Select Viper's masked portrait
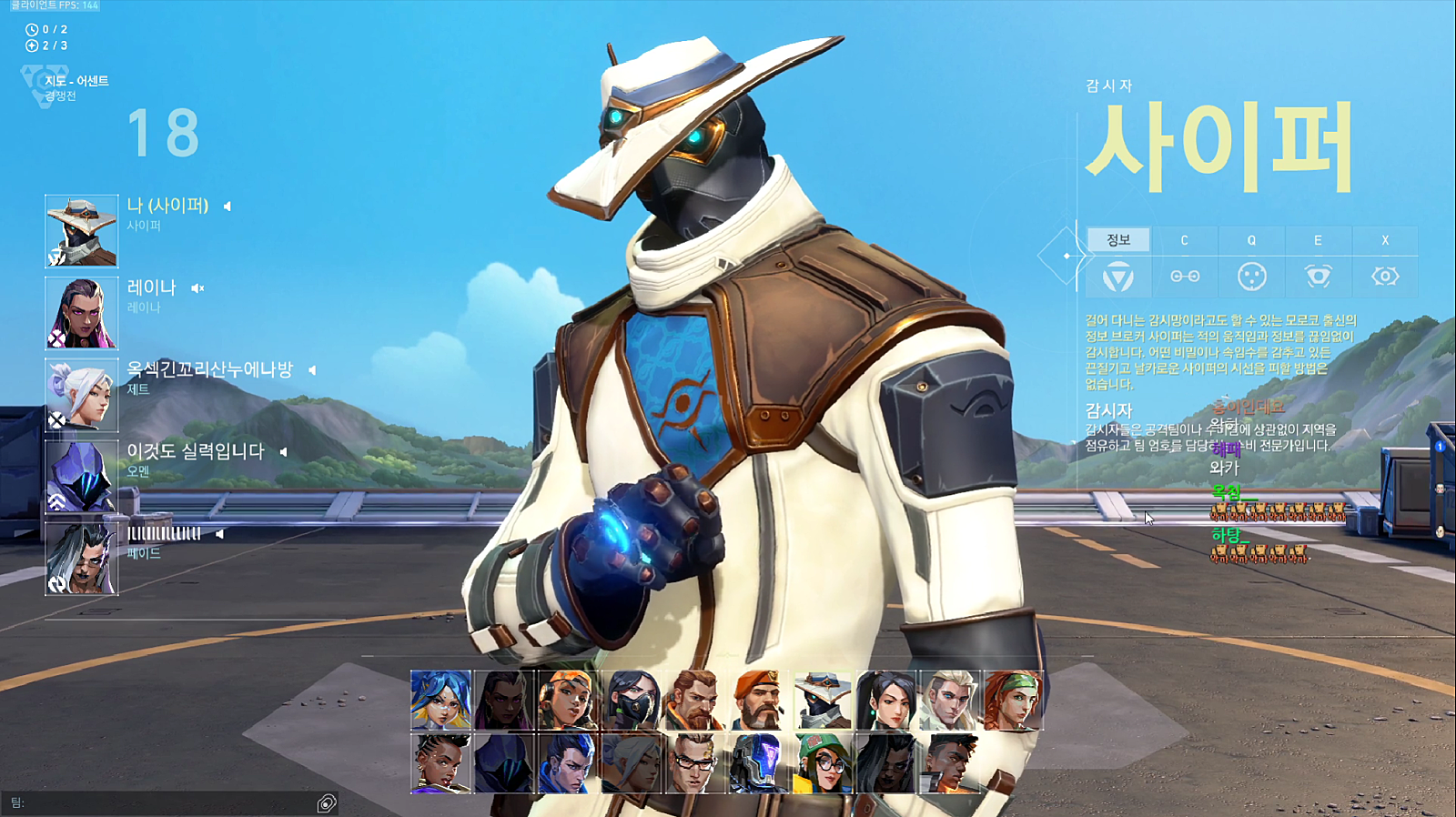This screenshot has height=817, width=1456. pyautogui.click(x=632, y=701)
